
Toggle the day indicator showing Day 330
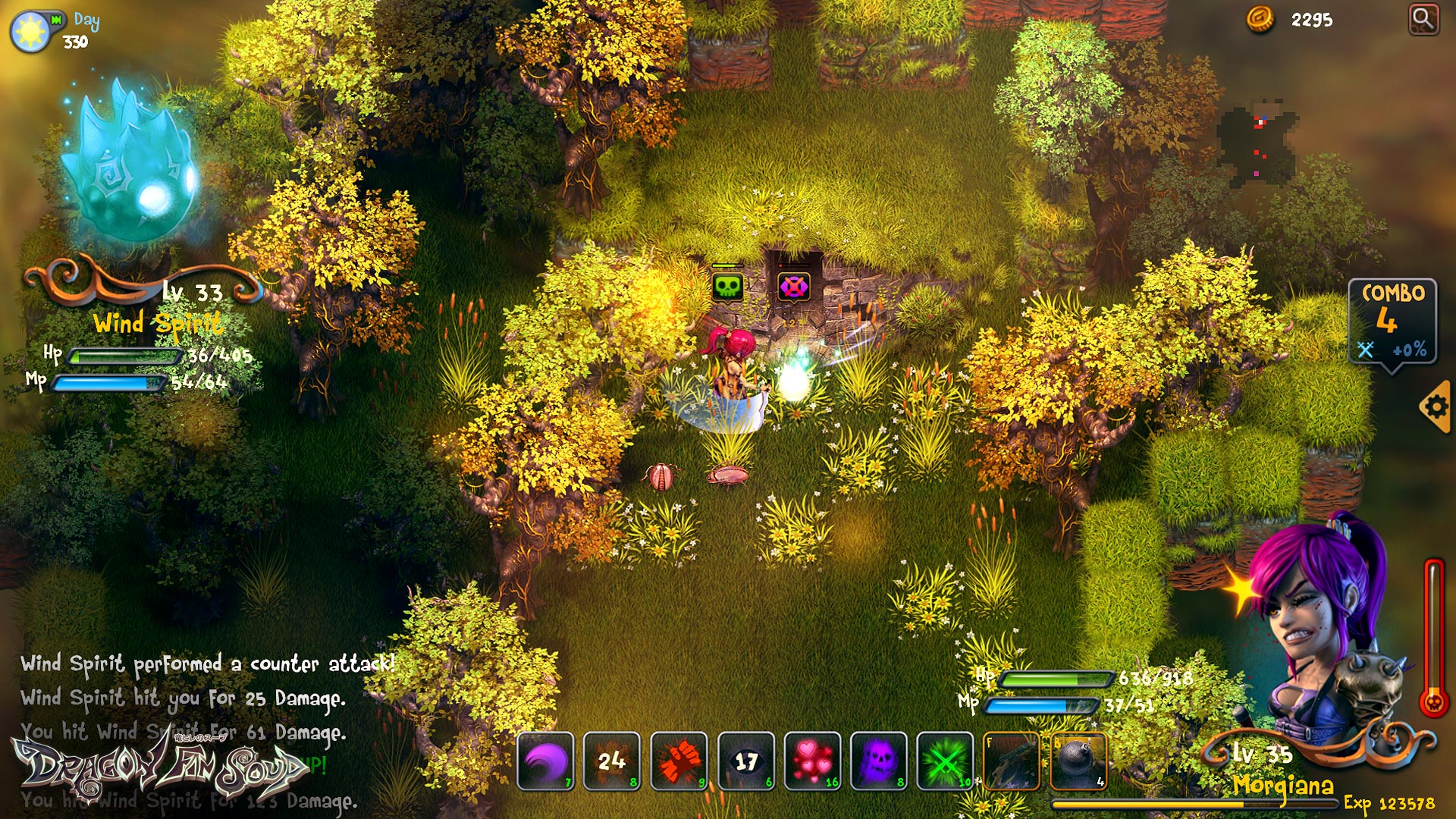29,29
